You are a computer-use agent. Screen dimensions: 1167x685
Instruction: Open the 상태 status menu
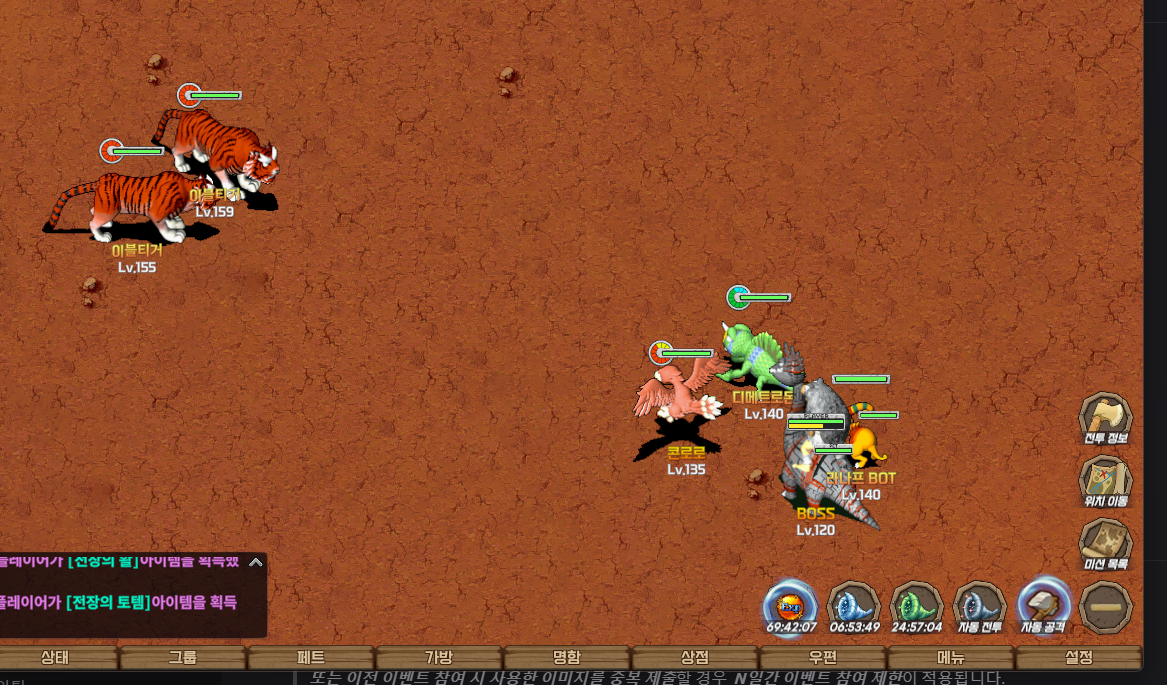click(55, 657)
